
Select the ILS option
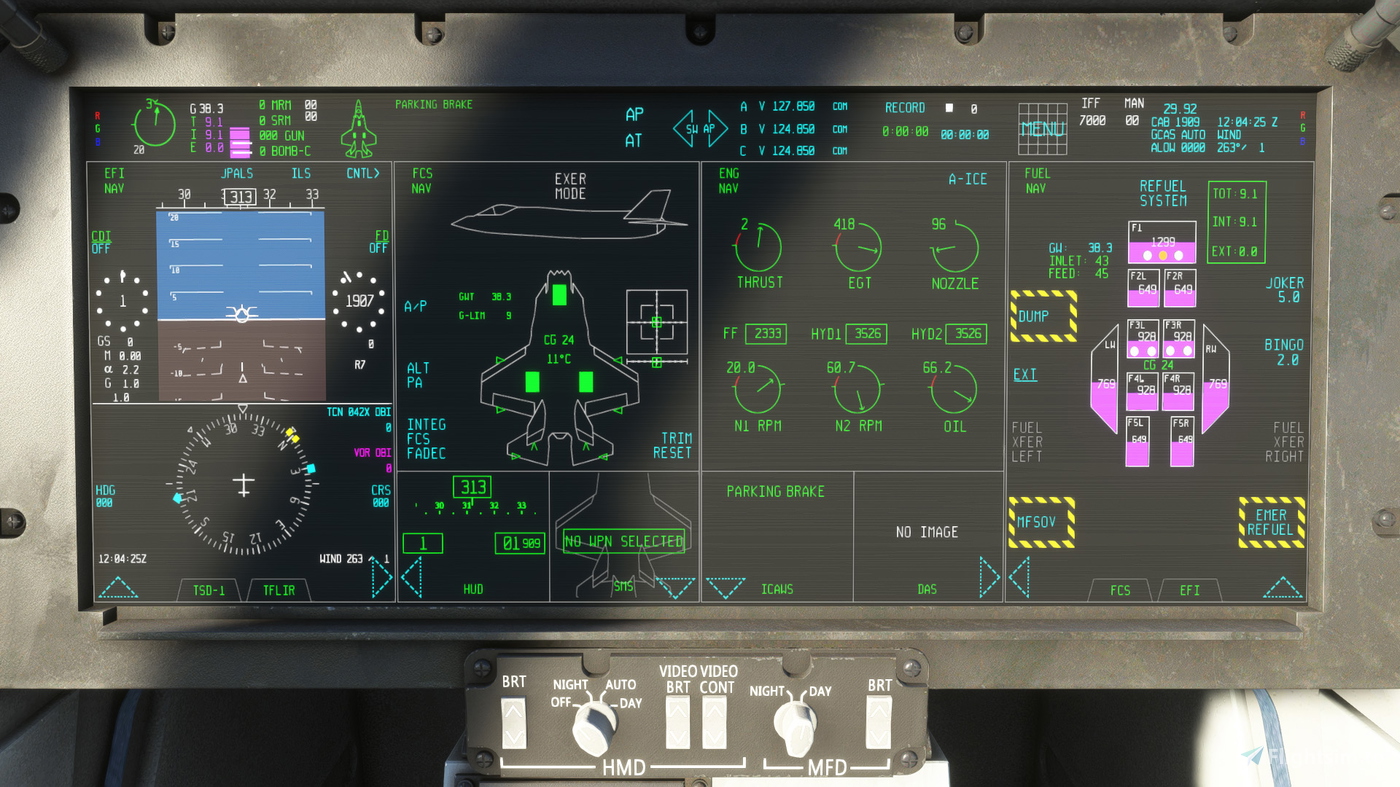(300, 173)
